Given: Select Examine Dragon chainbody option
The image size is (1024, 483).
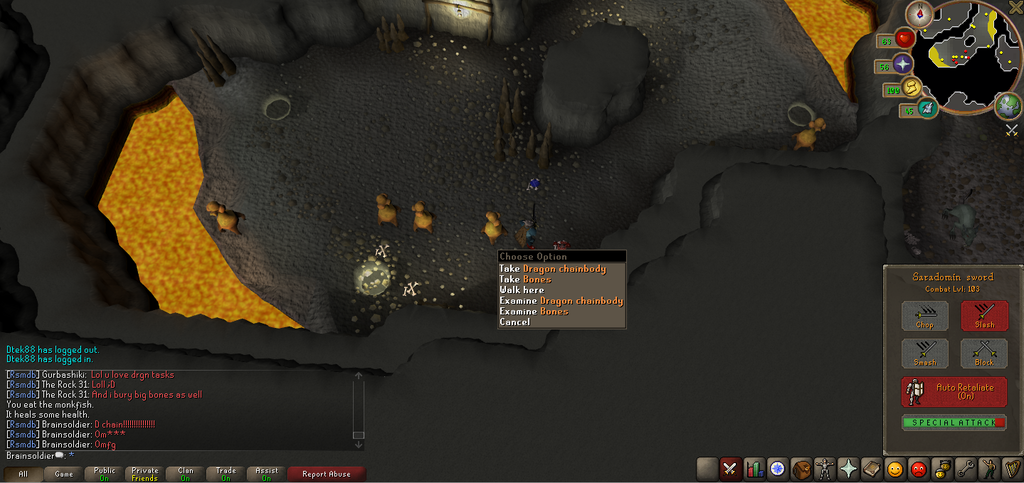Looking at the screenshot, I should (561, 301).
